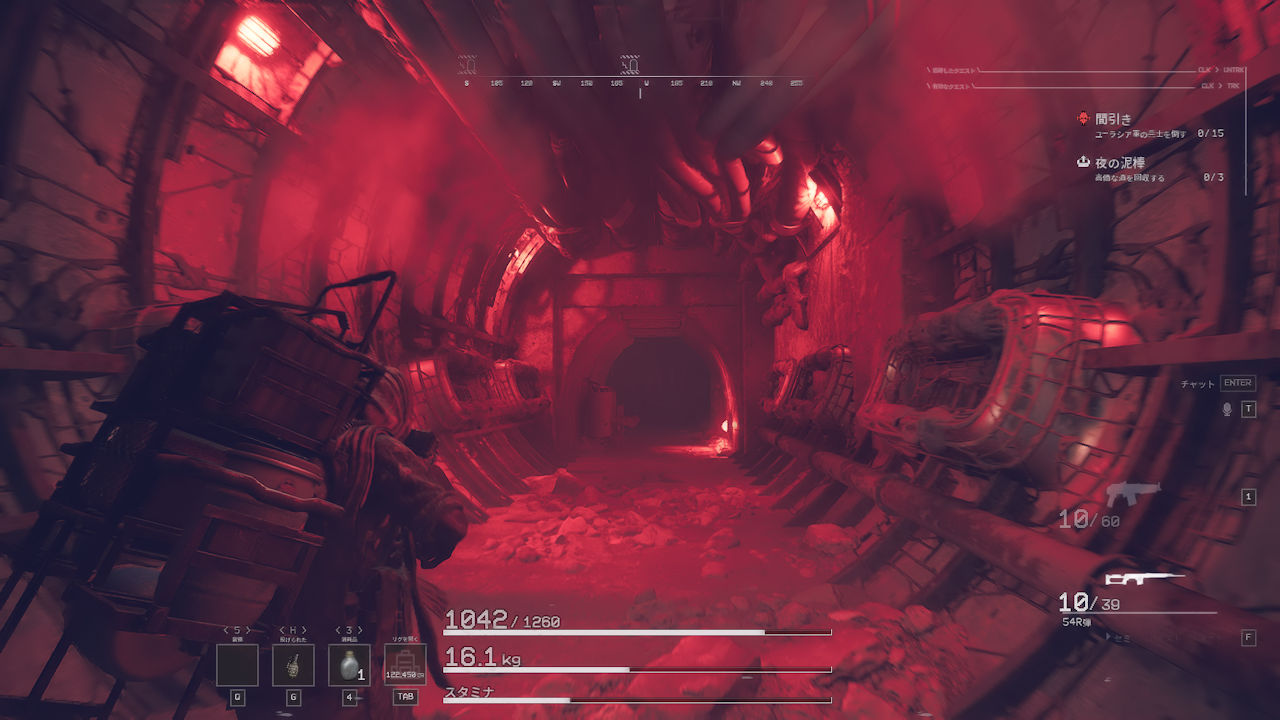Switch to the submachine gun weapon icon

click(x=1133, y=493)
